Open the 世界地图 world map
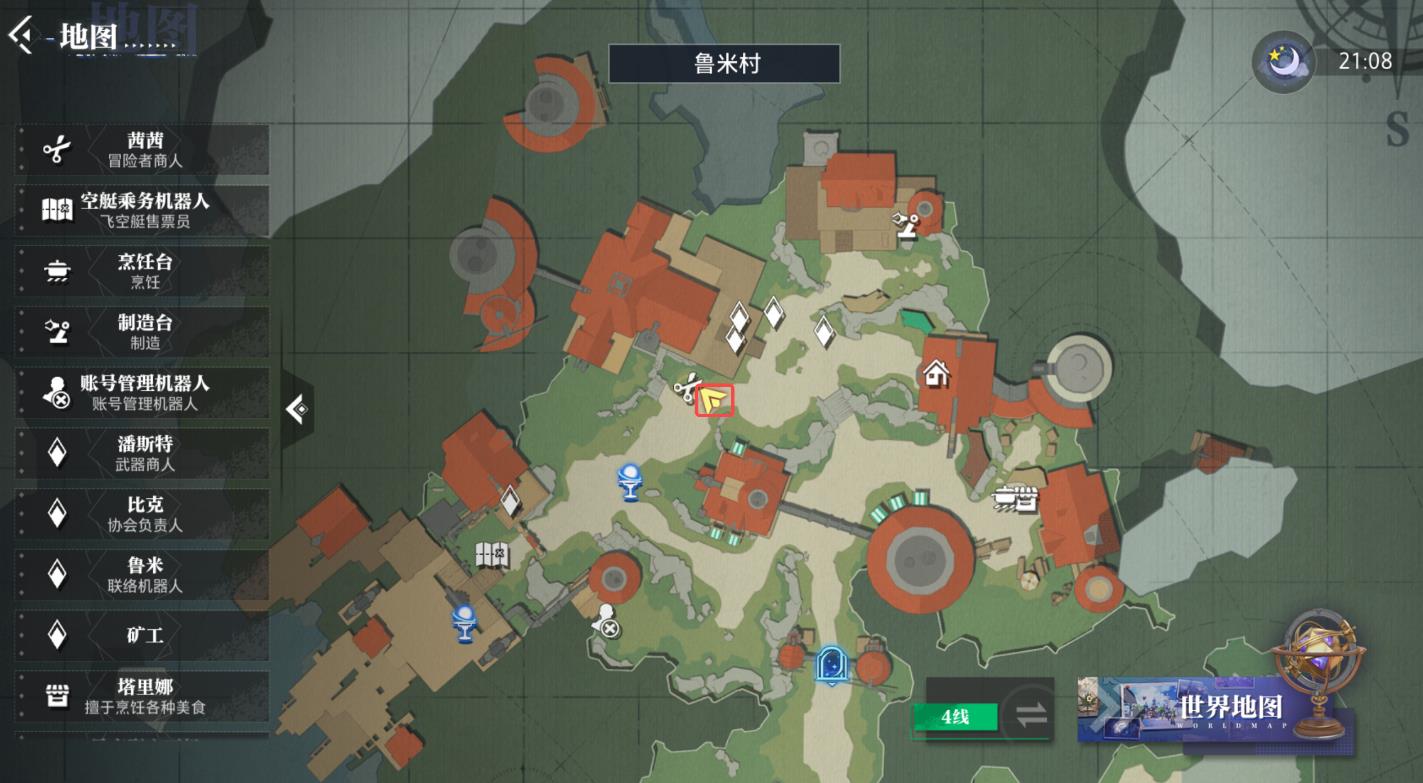Image resolution: width=1423 pixels, height=783 pixels. [1229, 707]
